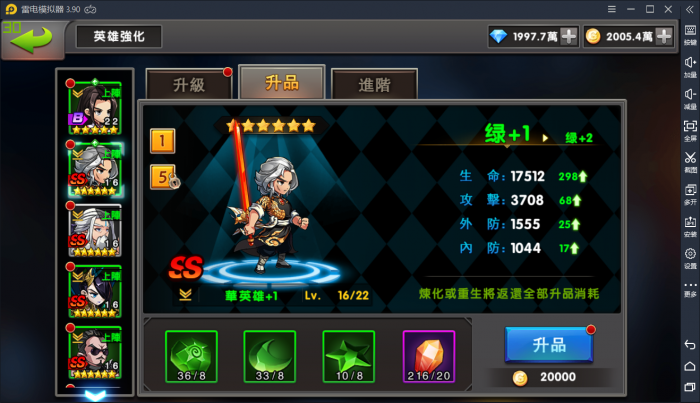Open the emulator 设置 settings
700x403 pixels.
click(x=690, y=258)
